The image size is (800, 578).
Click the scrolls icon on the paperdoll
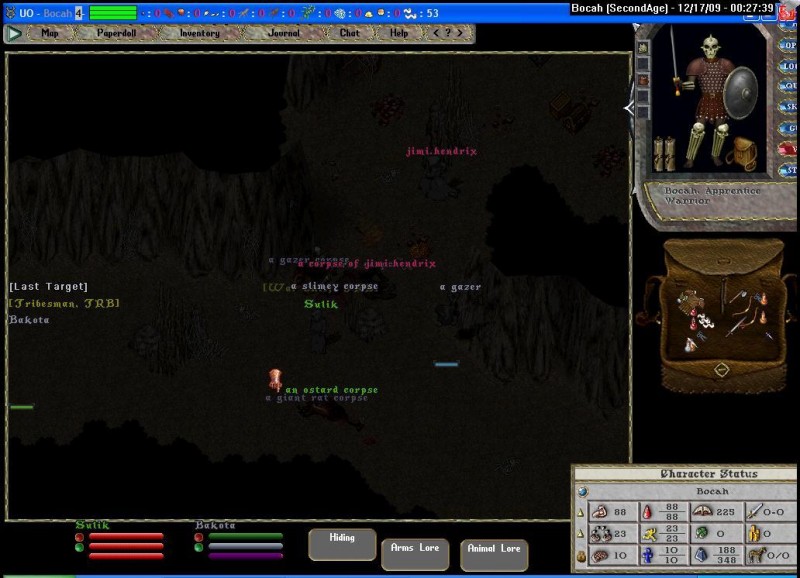(x=665, y=152)
